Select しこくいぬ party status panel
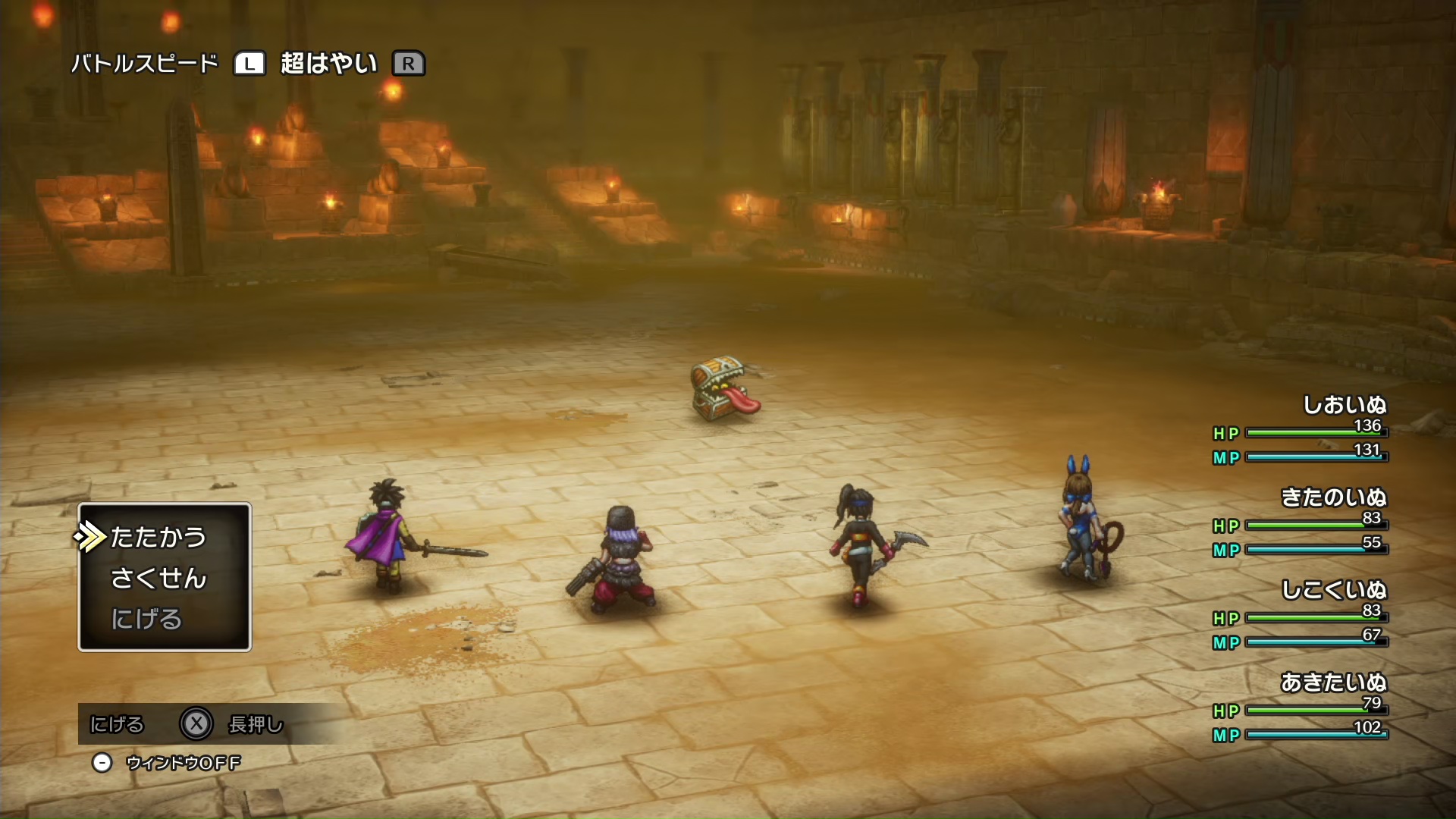The image size is (1456, 819). (x=1300, y=614)
